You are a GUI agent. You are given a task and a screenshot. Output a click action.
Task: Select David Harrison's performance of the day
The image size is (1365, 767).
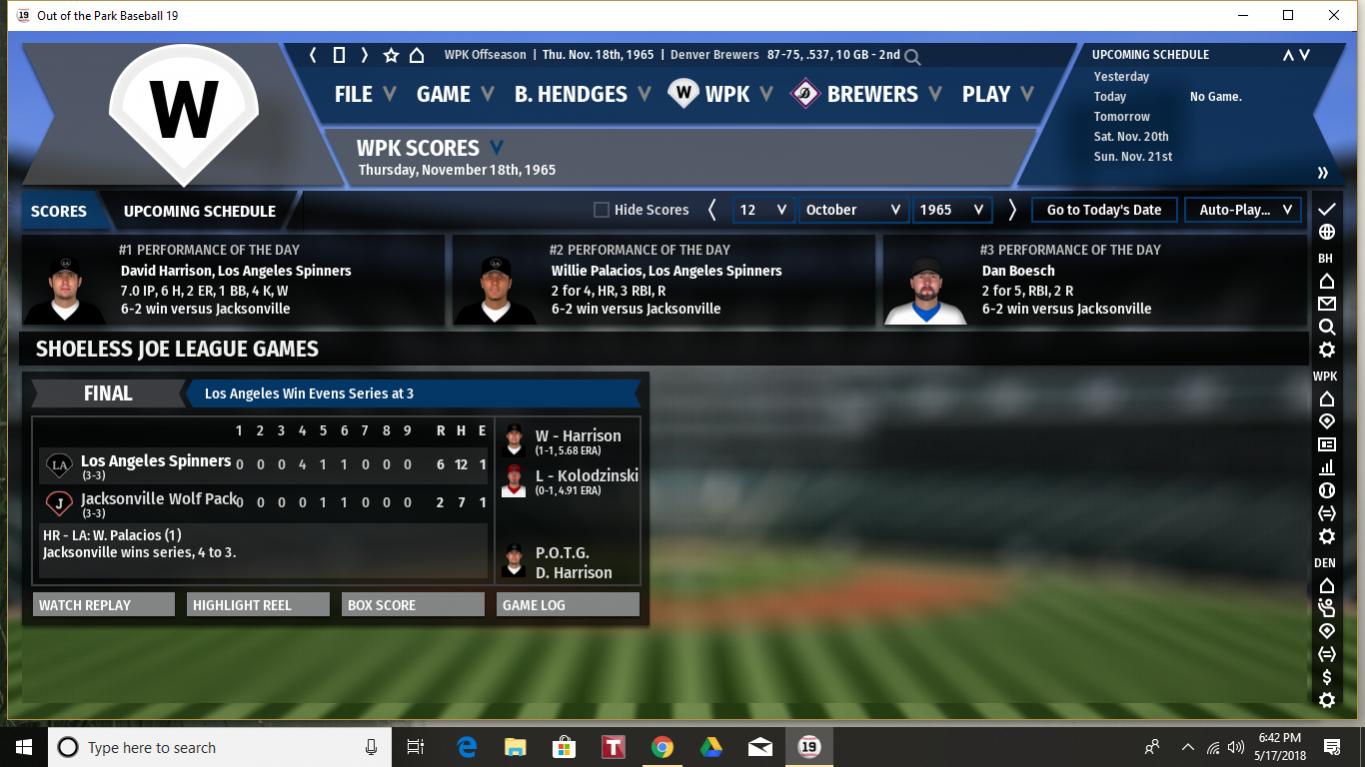point(235,270)
